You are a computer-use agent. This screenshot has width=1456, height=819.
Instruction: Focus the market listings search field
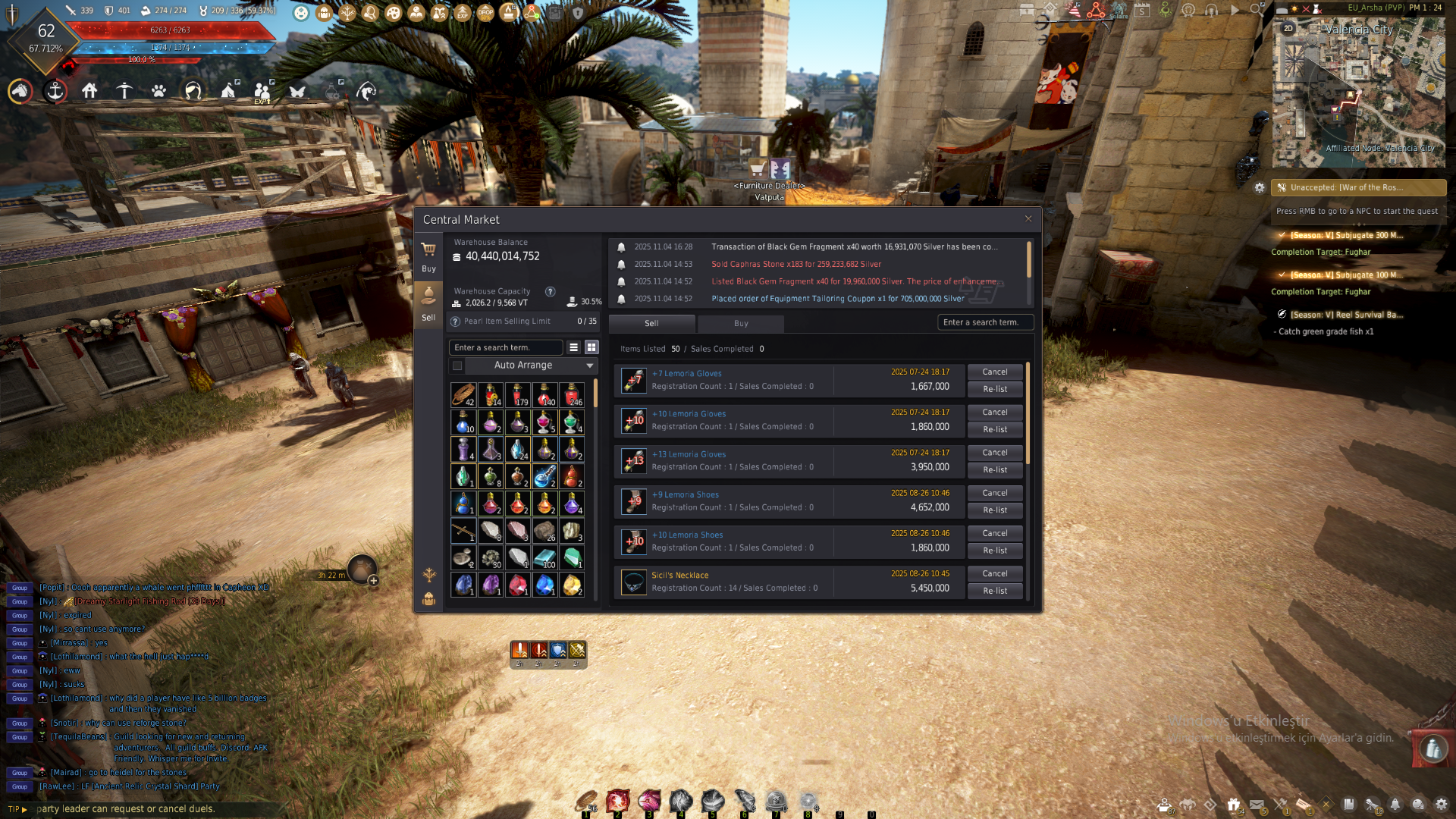pyautogui.click(x=984, y=322)
